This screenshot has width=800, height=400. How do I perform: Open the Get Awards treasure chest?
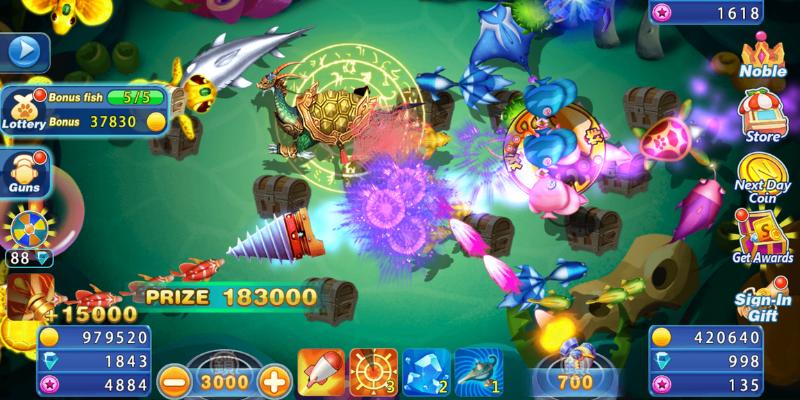tap(763, 240)
